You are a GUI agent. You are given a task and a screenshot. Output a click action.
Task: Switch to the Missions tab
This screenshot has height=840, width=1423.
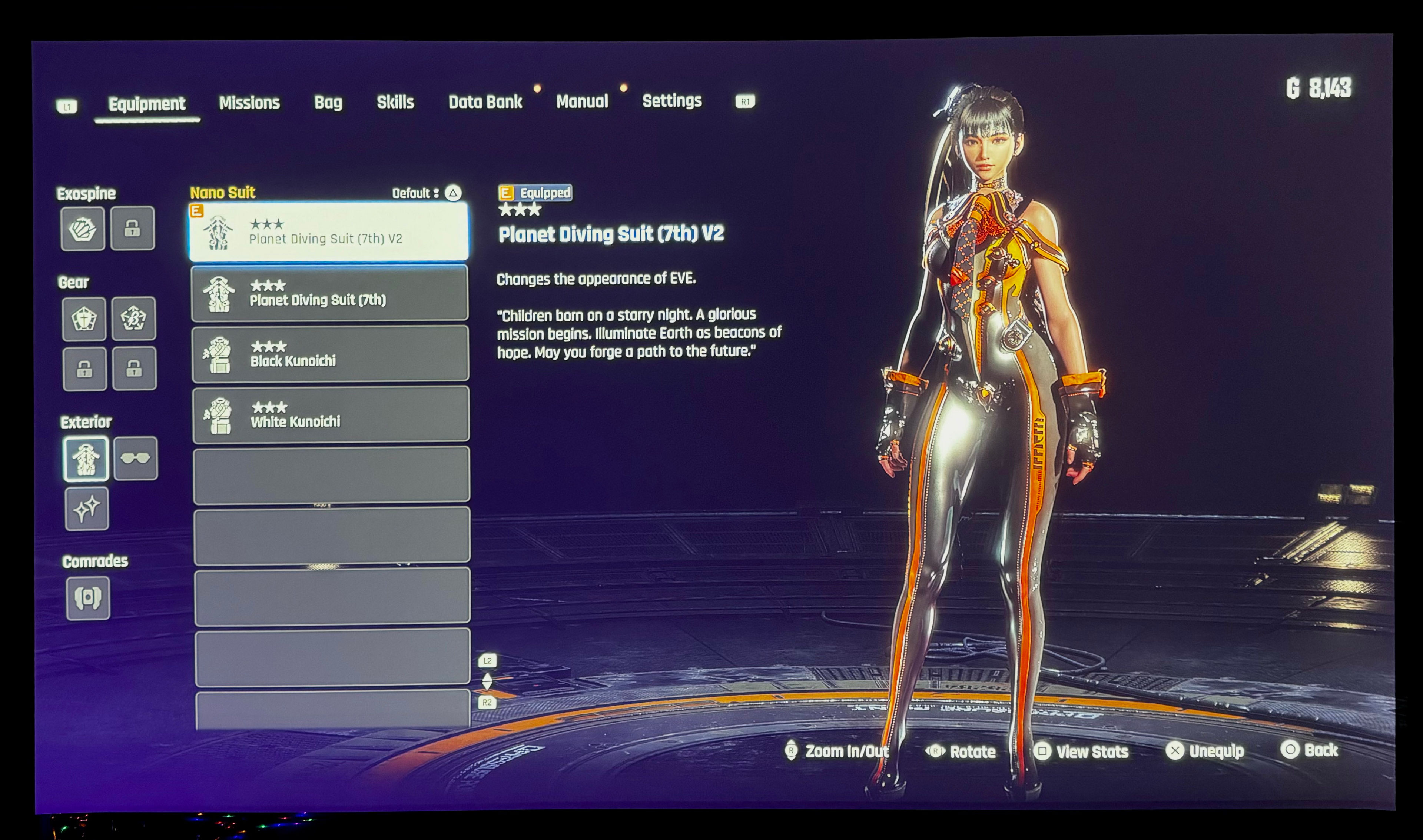click(249, 103)
